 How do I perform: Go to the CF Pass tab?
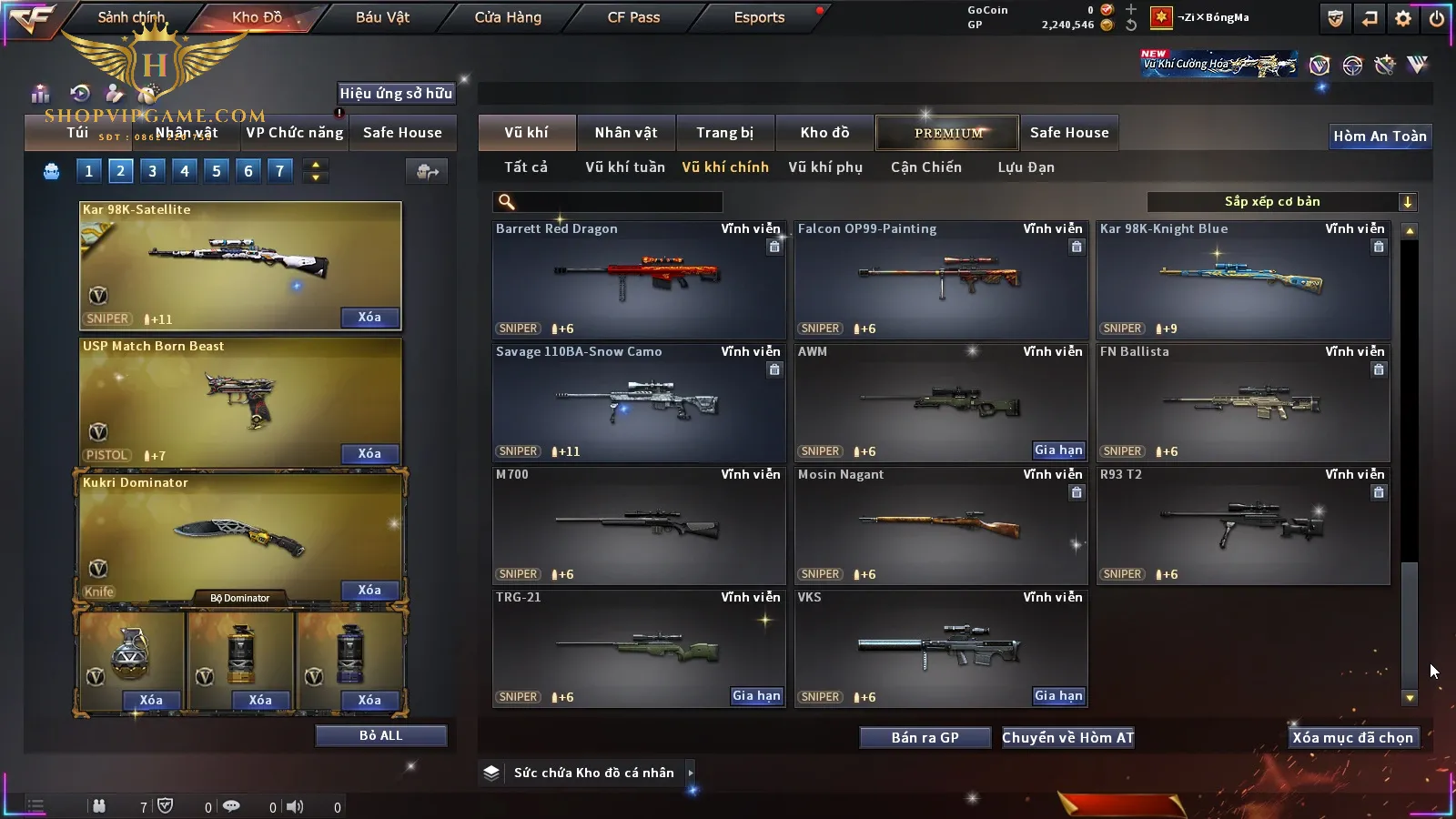click(633, 17)
